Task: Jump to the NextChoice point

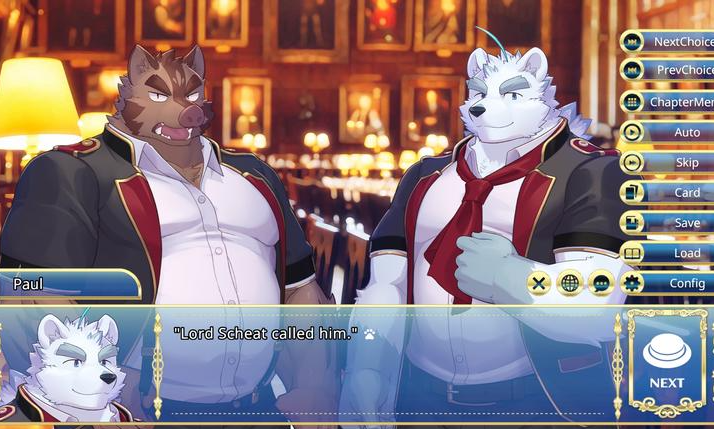Action: coord(668,42)
